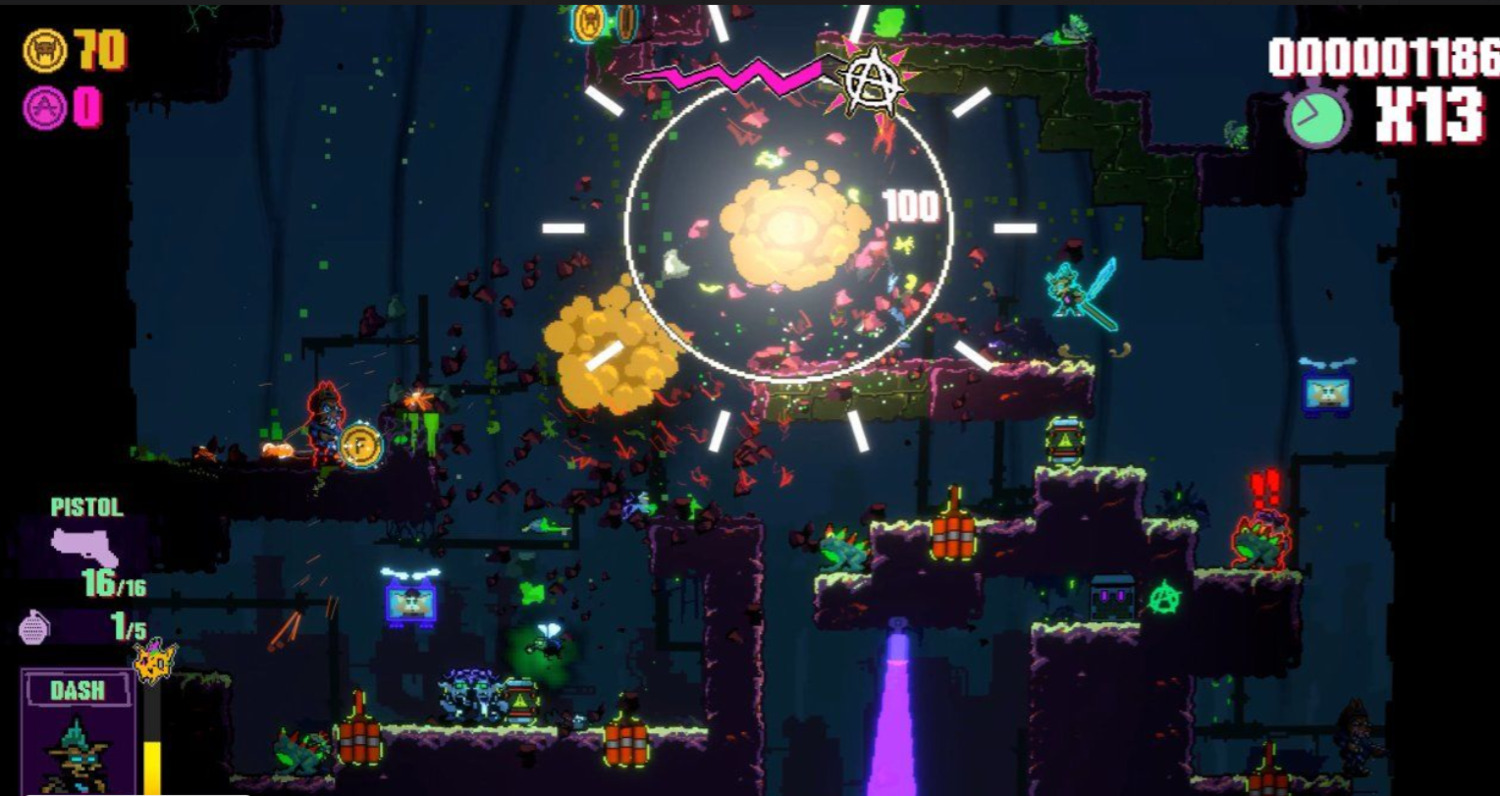Viewport: 1500px width, 796px height.
Task: Click the green stopwatch combo icon
Action: click(x=1317, y=116)
